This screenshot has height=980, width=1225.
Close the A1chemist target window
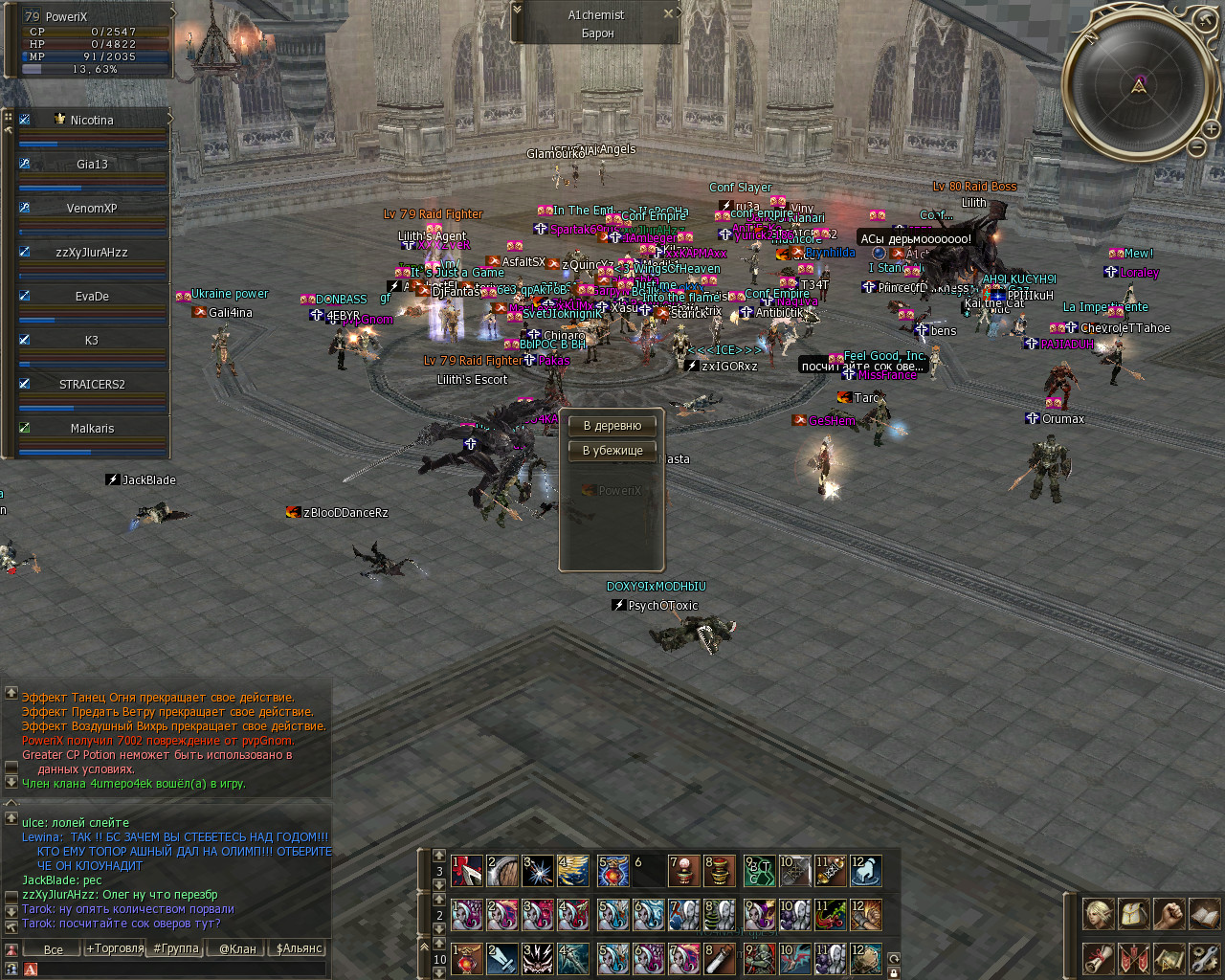(x=668, y=14)
